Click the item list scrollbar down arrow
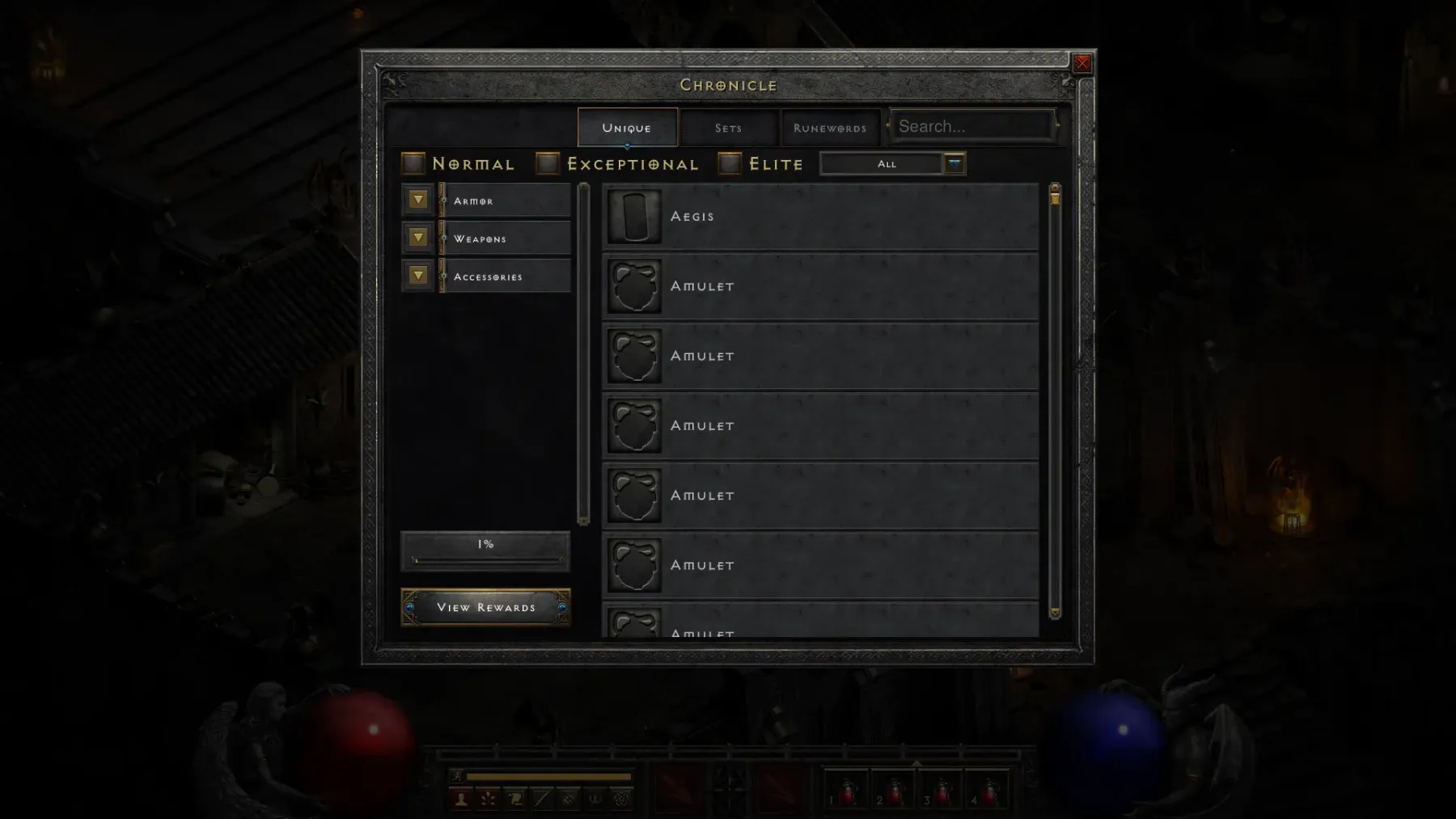The width and height of the screenshot is (1456, 819). coord(1055,613)
